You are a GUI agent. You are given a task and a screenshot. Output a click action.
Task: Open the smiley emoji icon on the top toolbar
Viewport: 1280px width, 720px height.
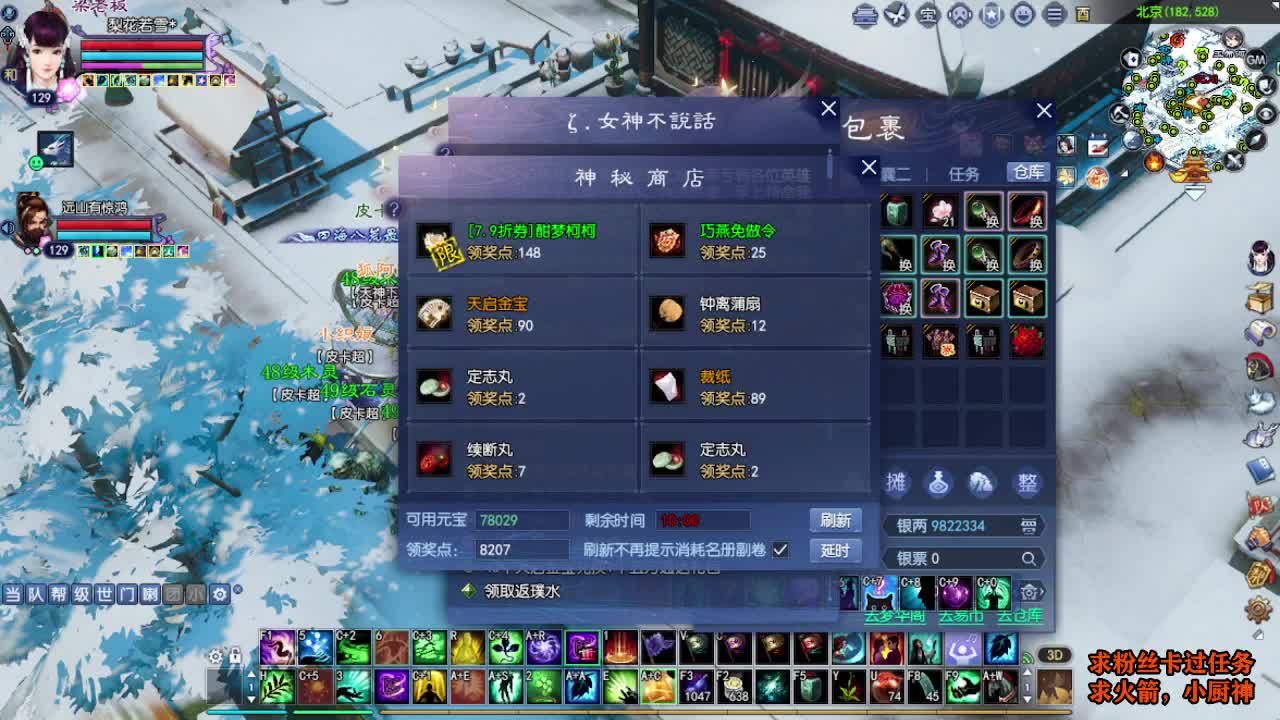pos(1021,15)
